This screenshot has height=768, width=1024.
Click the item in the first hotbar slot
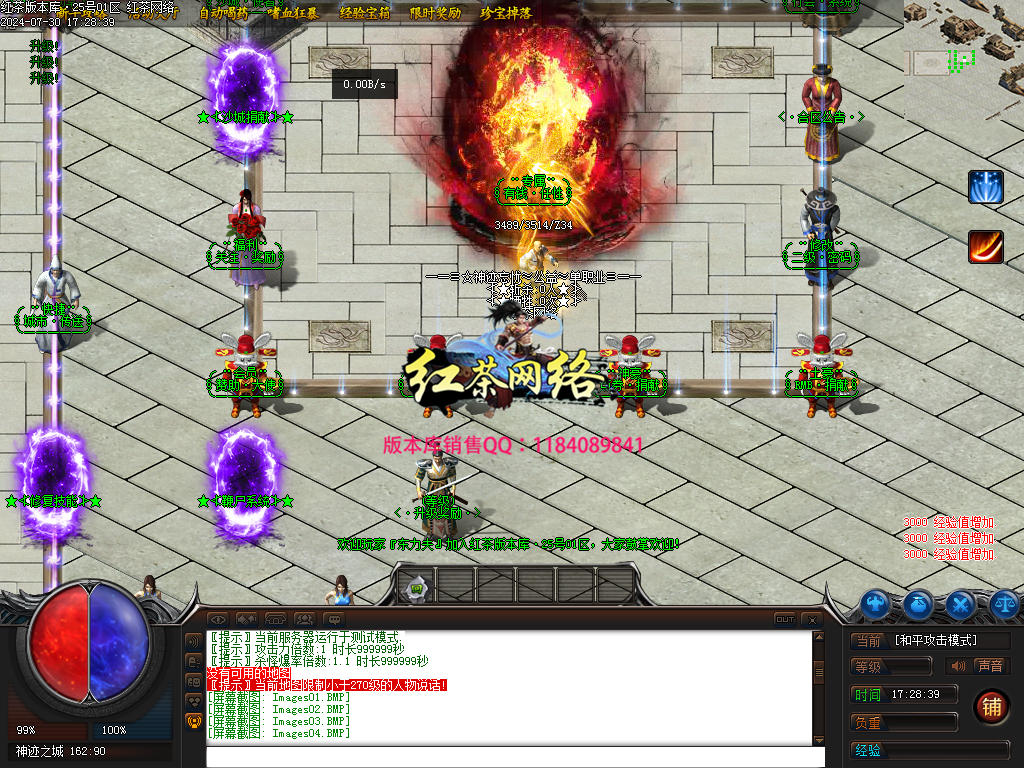click(417, 588)
